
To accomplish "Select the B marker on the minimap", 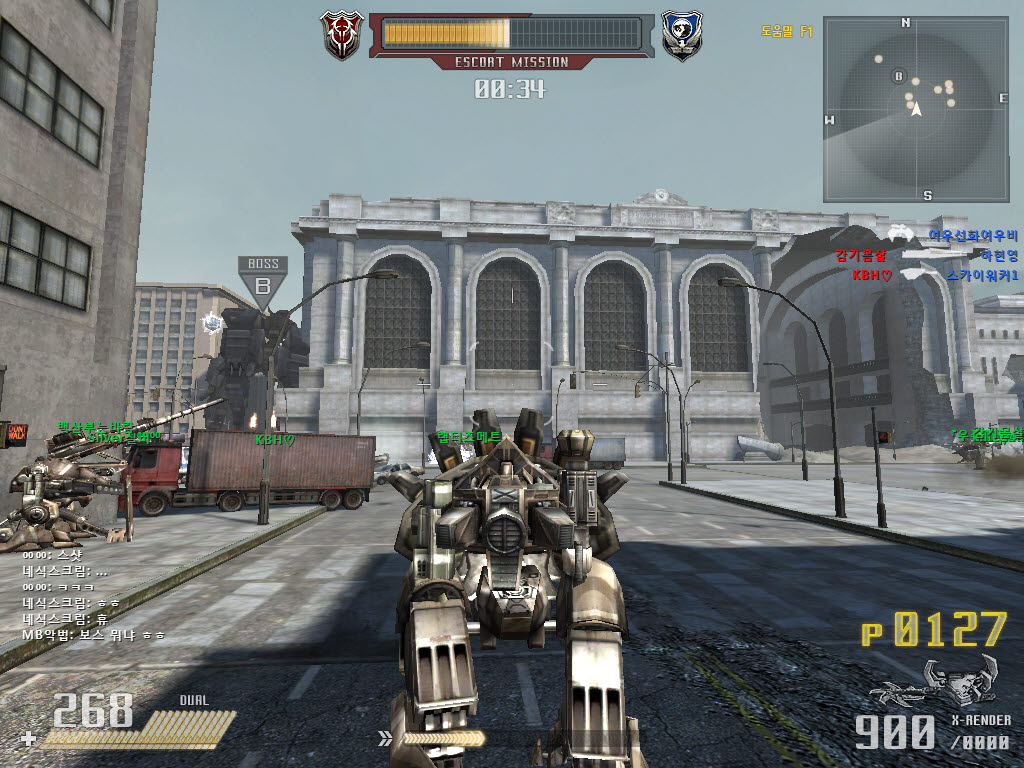I will coord(898,76).
